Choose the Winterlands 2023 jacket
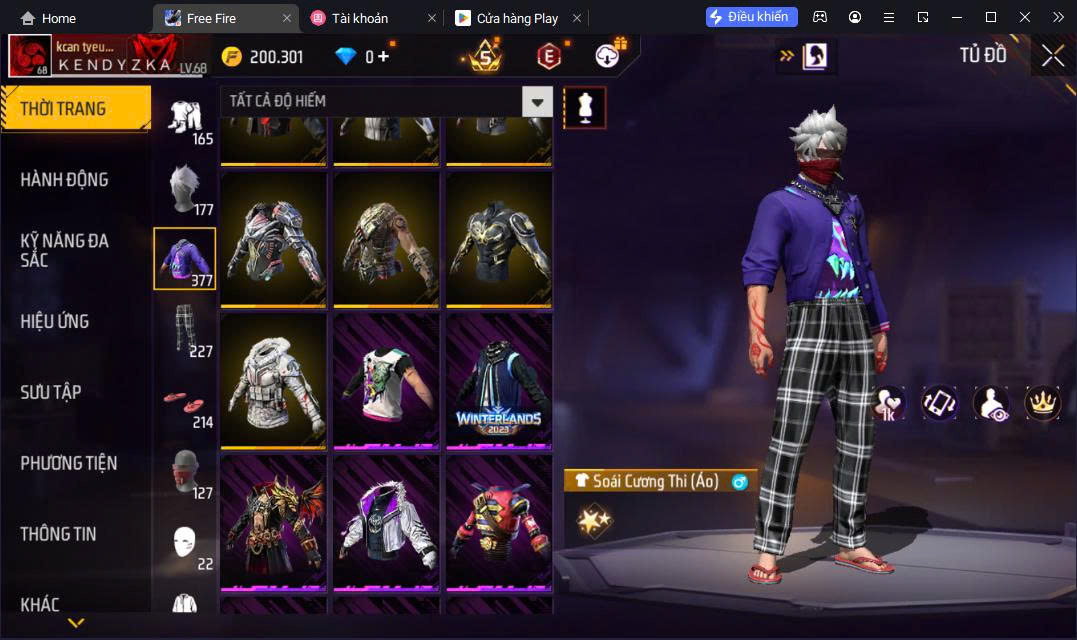 click(x=498, y=380)
